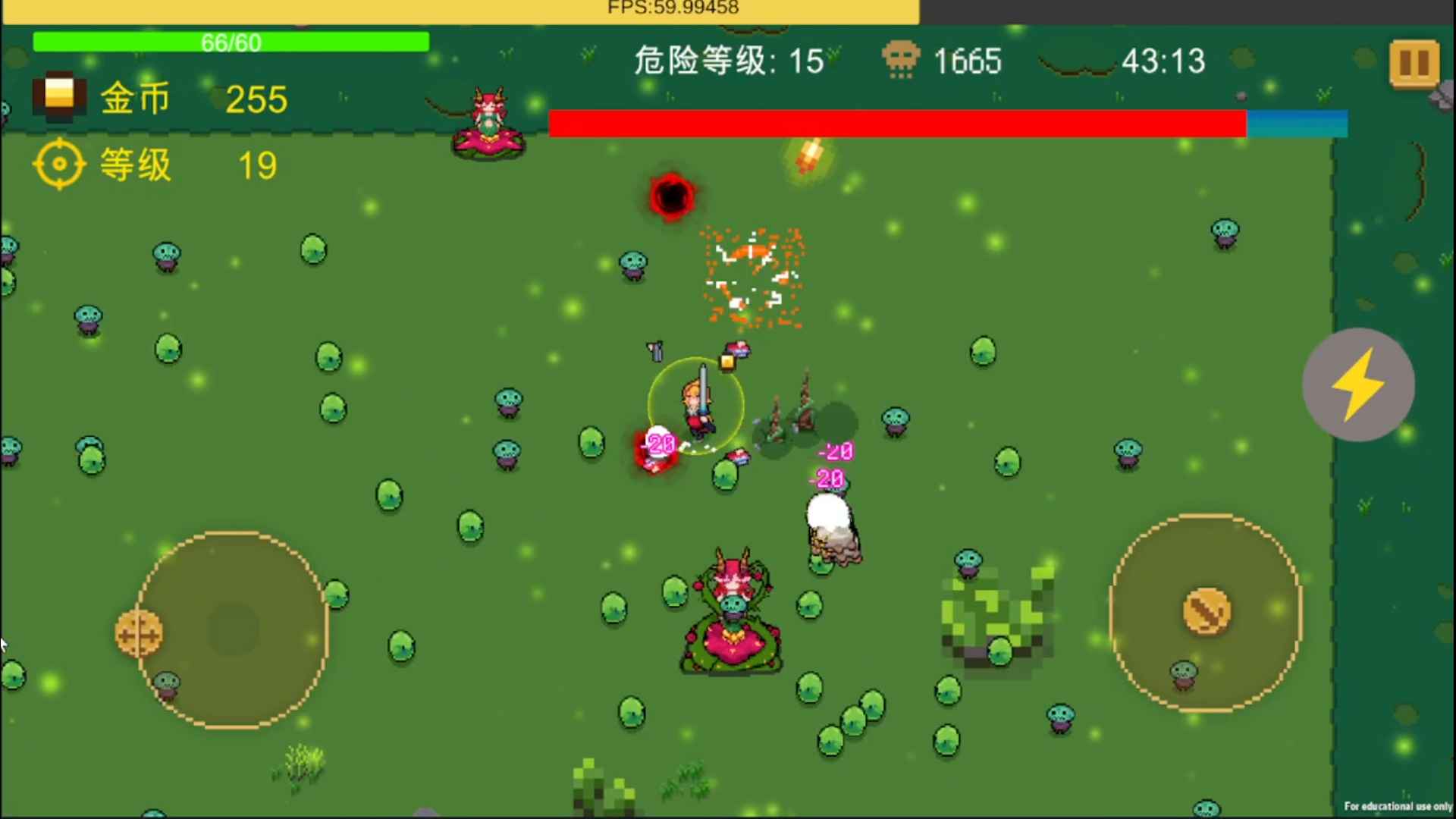This screenshot has width=1456, height=819.
Task: Click the 43:13 game timer
Action: pos(1166,62)
